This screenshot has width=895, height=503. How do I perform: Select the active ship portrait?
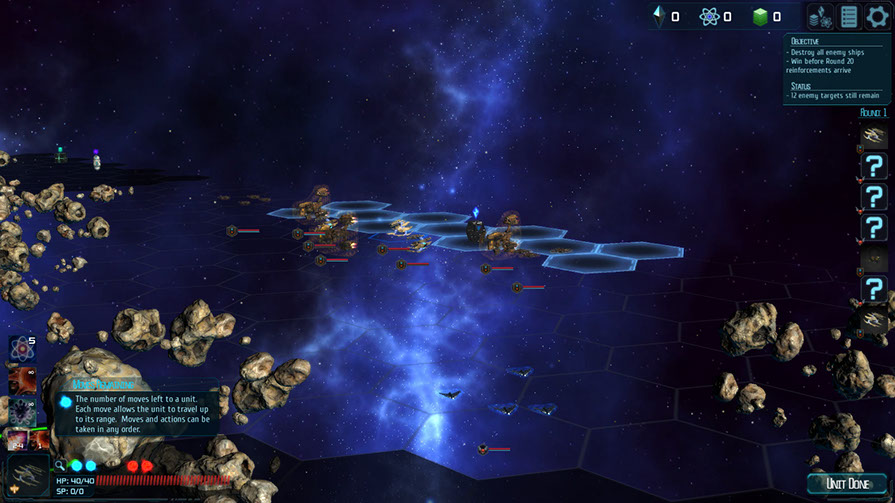coord(26,476)
